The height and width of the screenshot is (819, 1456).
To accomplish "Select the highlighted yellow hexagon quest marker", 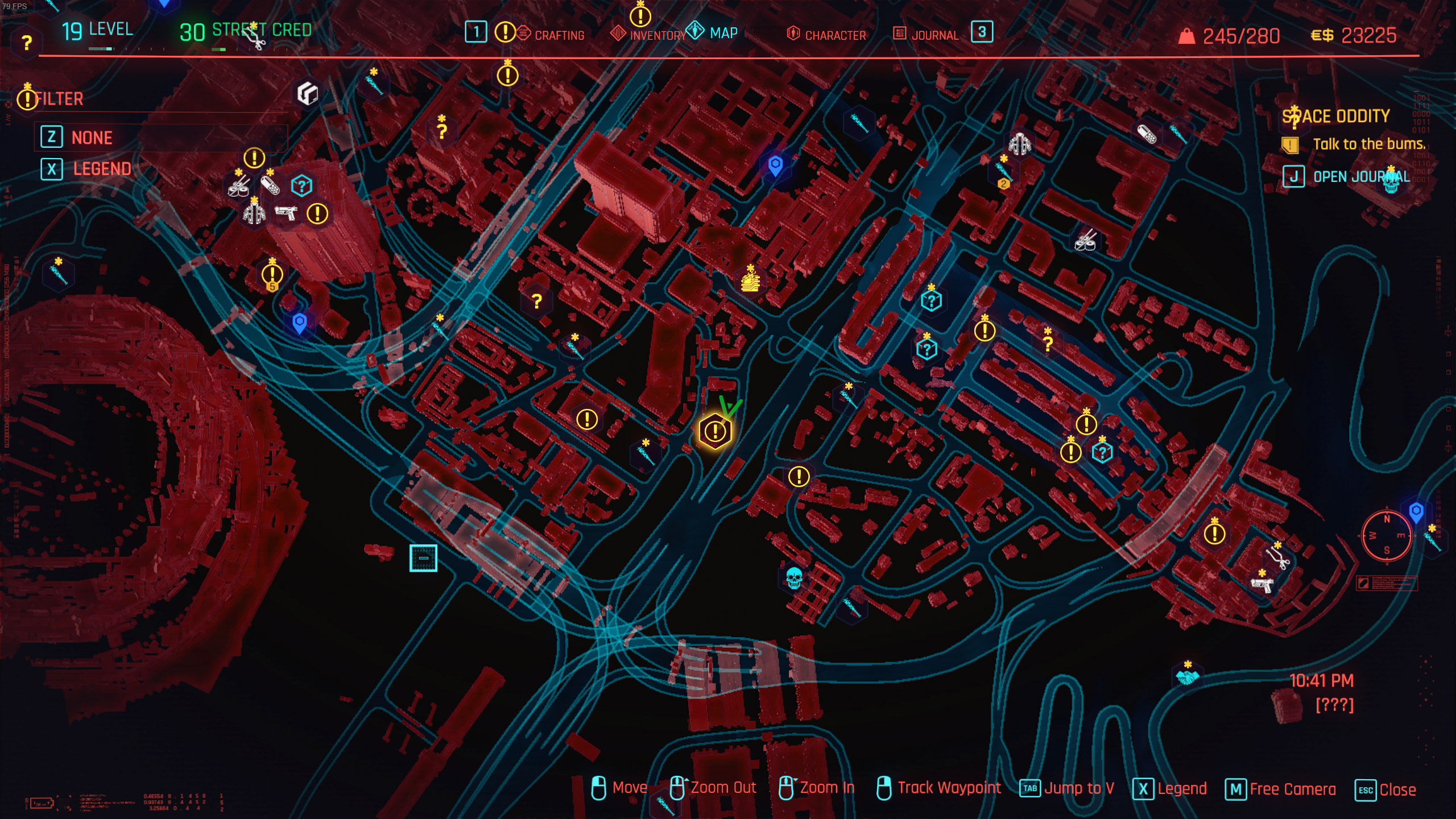I will (715, 431).
